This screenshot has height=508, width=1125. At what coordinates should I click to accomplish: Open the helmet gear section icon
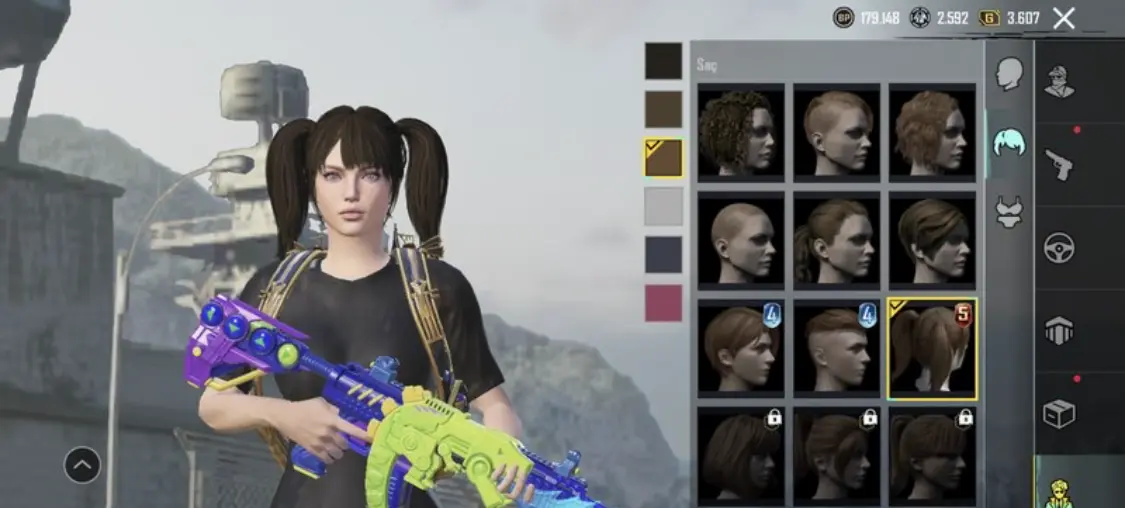coord(1059,330)
